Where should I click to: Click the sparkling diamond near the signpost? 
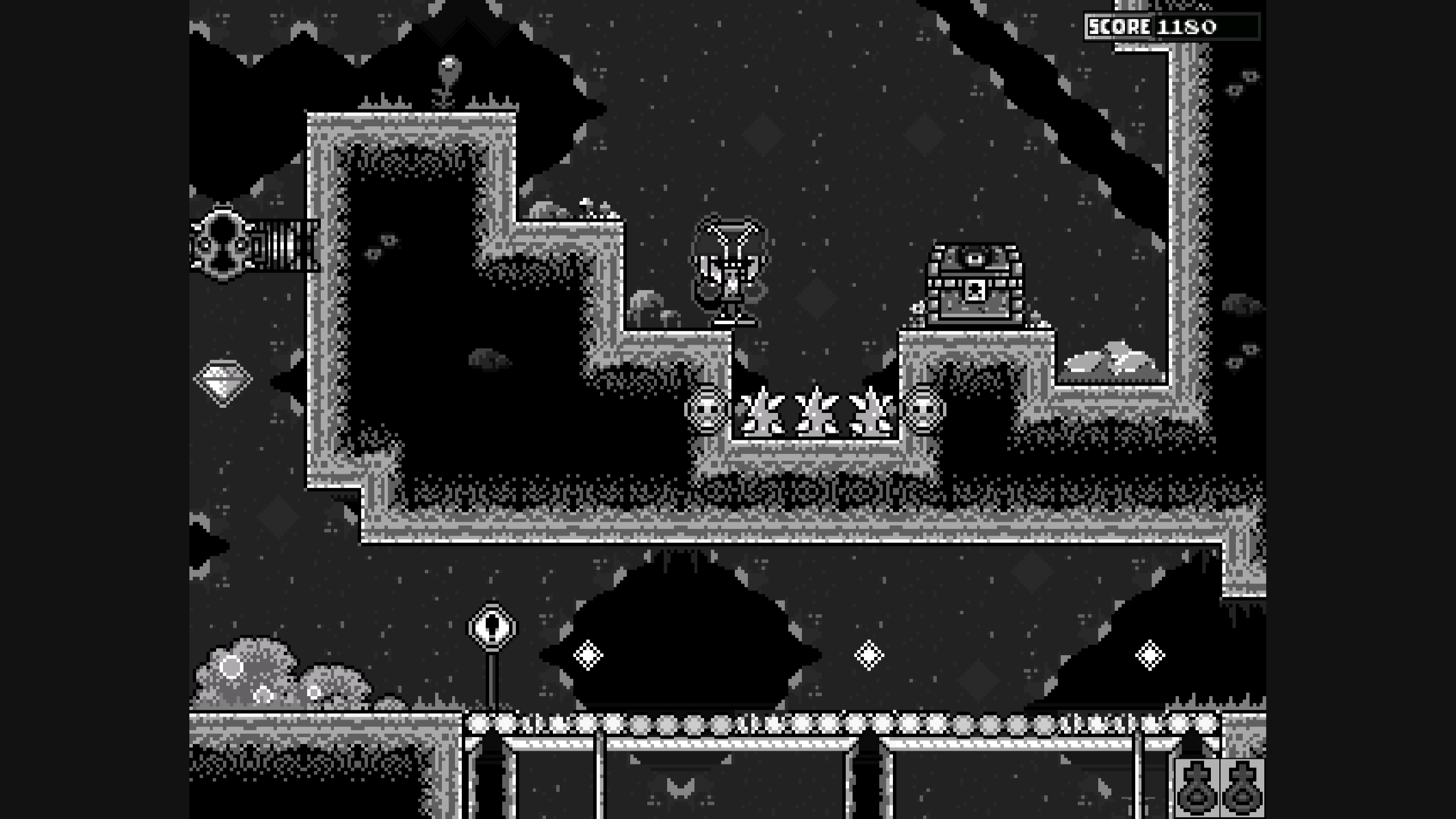pyautogui.click(x=589, y=654)
